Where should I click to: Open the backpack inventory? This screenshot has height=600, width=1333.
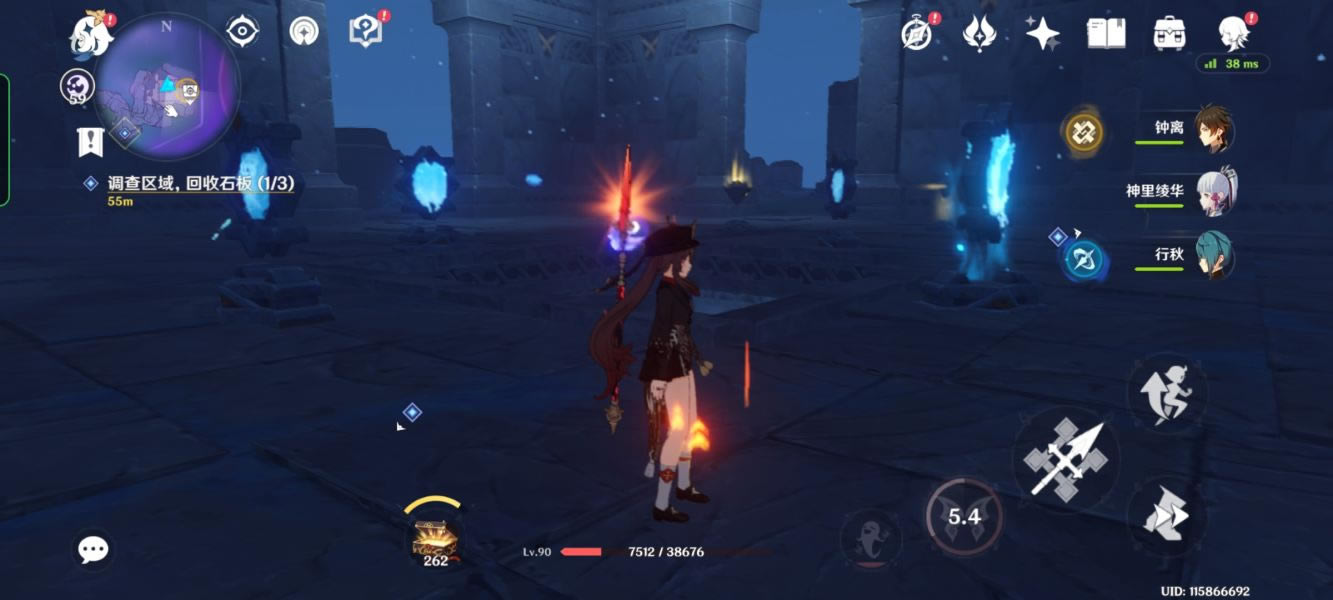click(x=1168, y=34)
